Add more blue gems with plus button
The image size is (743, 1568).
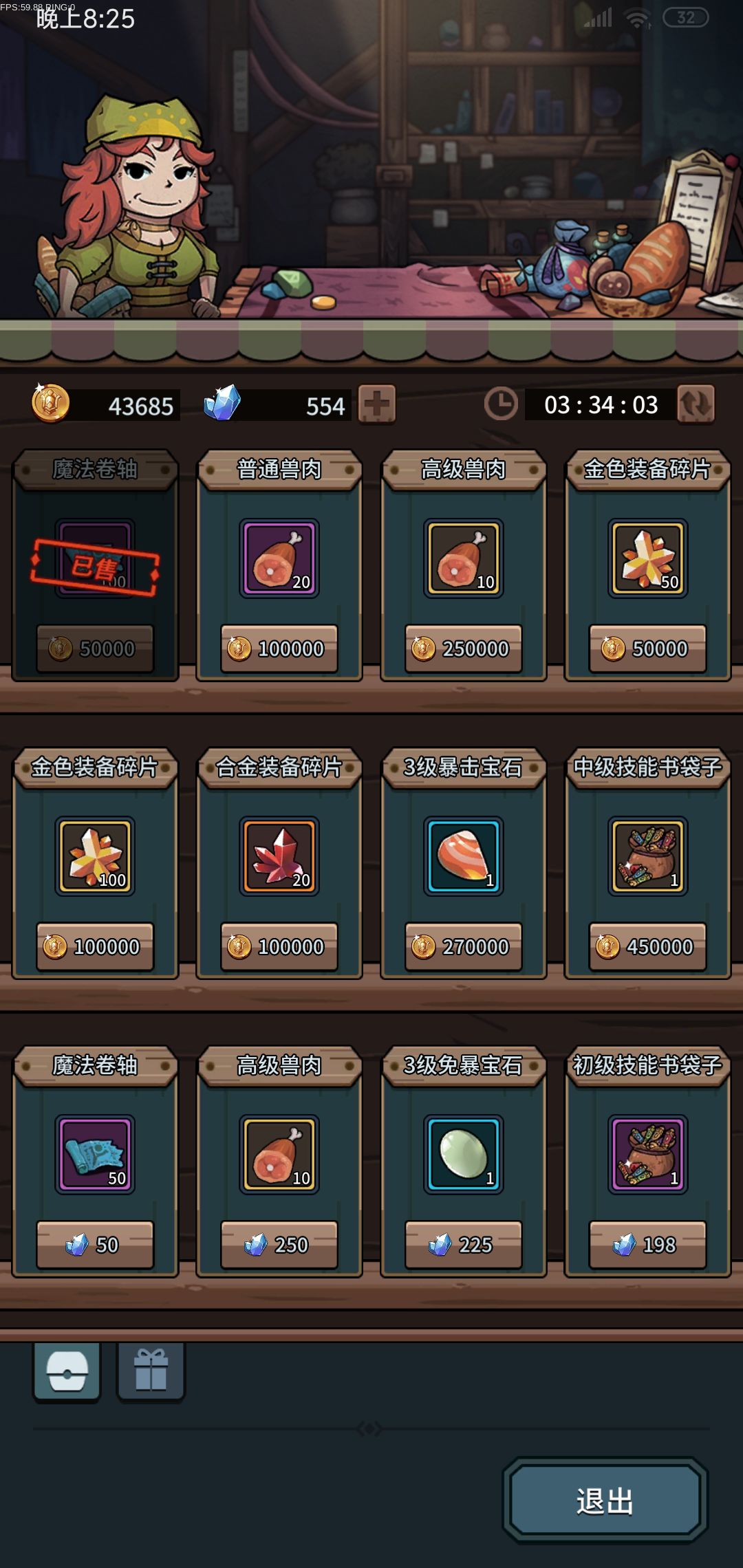tap(377, 404)
